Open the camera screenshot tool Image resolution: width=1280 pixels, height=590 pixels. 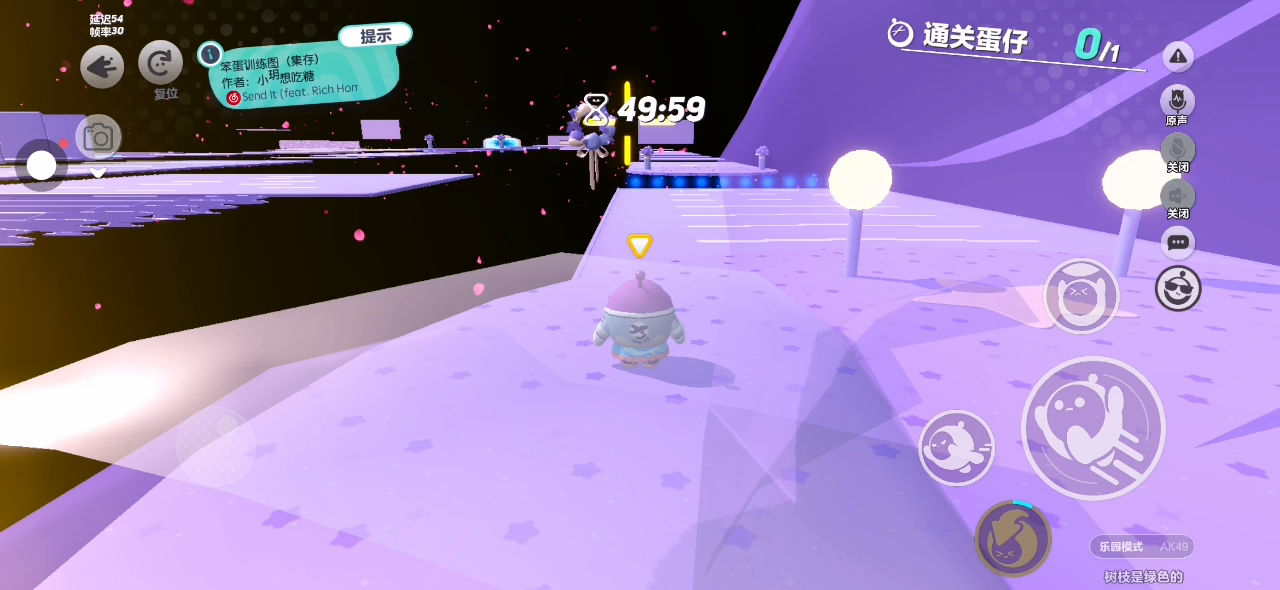98,137
